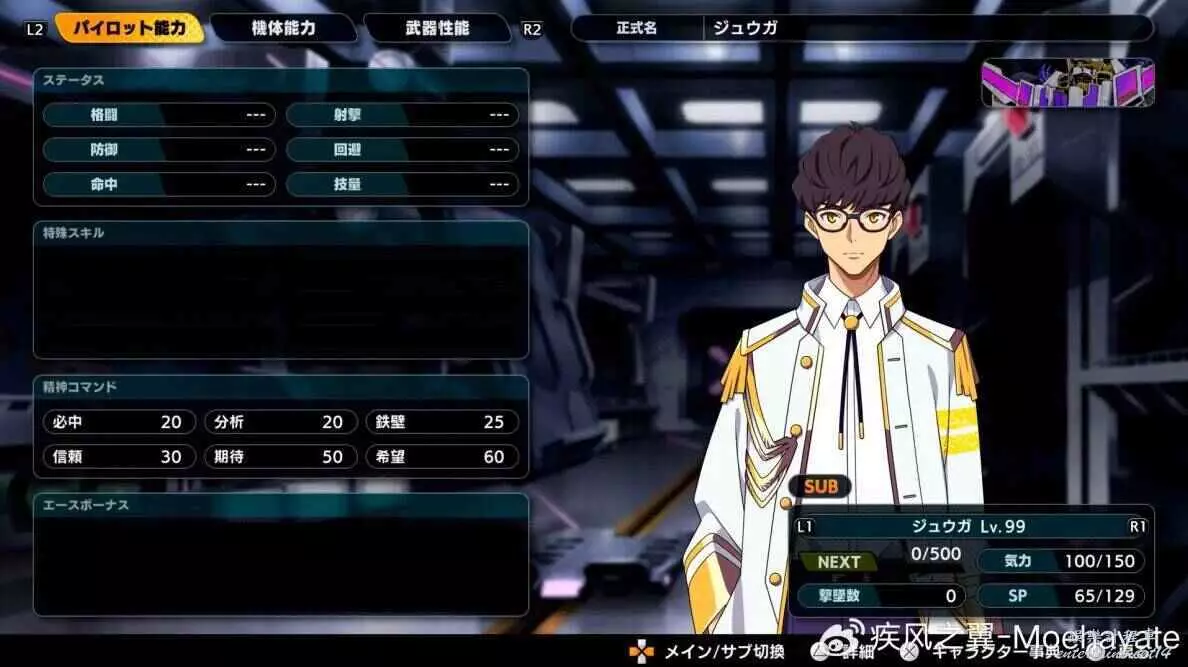Choose the 希望 spirit command
1188x667 pixels.
coord(441,456)
